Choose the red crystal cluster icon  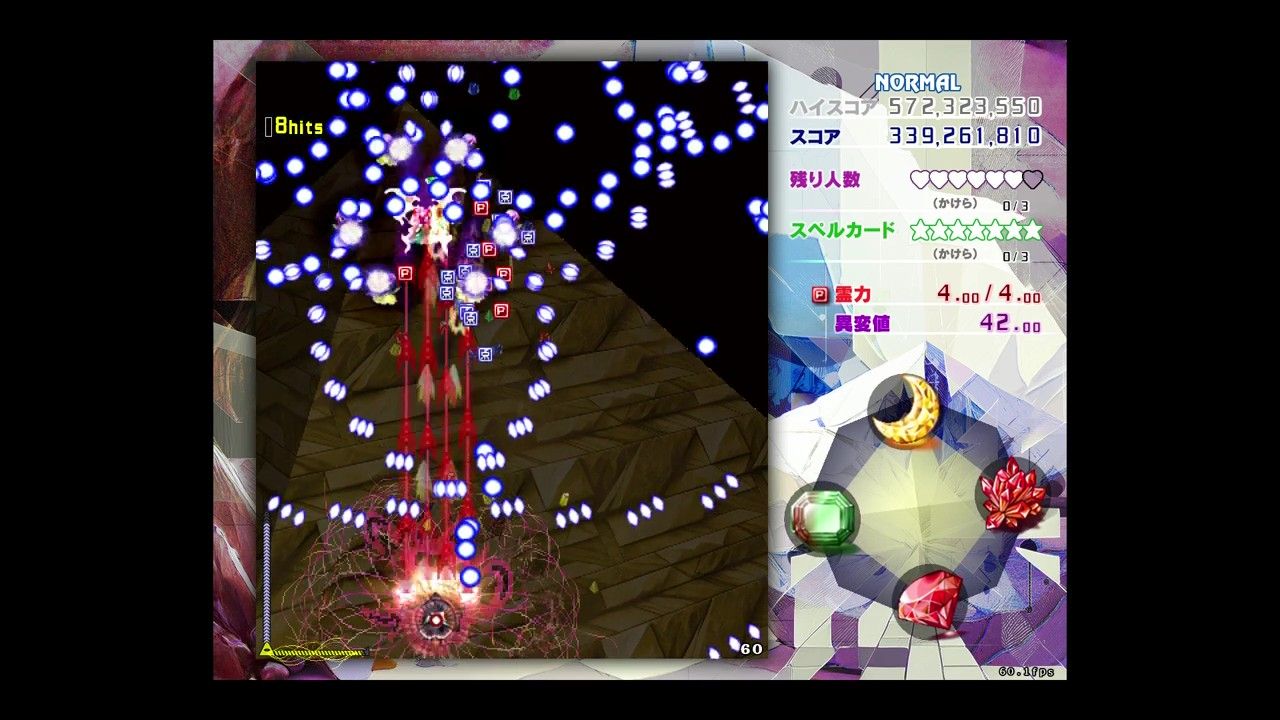click(x=1012, y=493)
